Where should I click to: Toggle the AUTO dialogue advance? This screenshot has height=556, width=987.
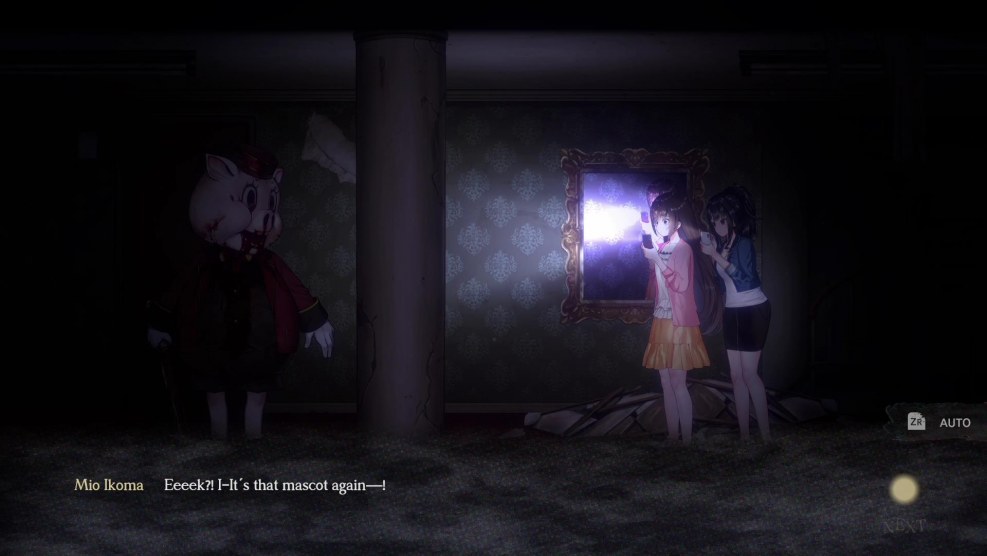[x=940, y=423]
